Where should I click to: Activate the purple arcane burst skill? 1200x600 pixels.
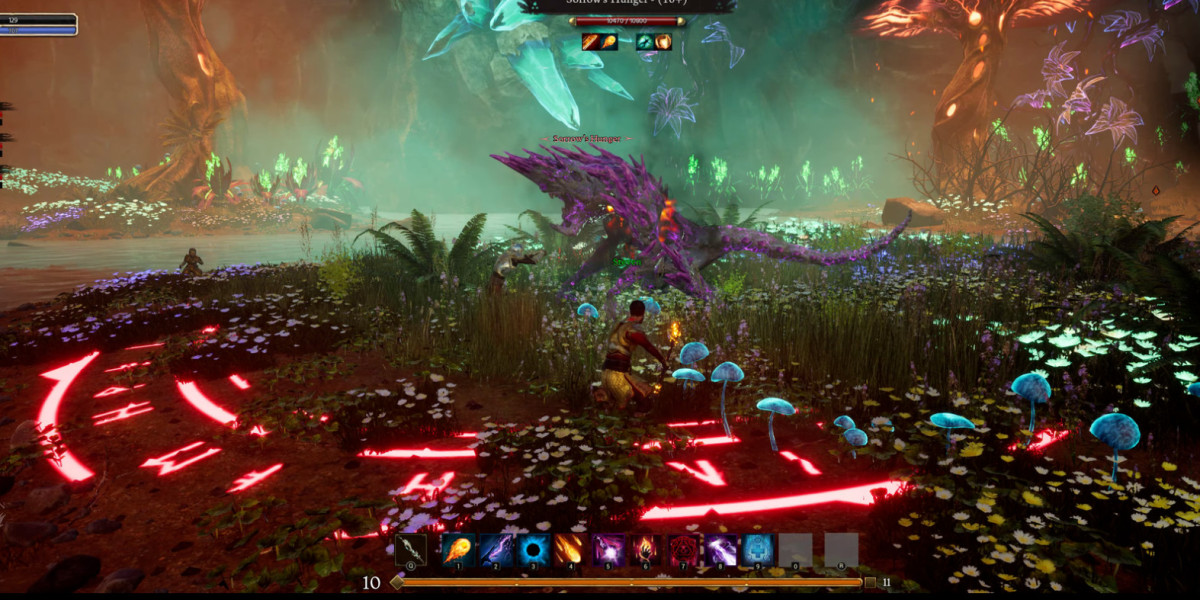click(x=609, y=549)
